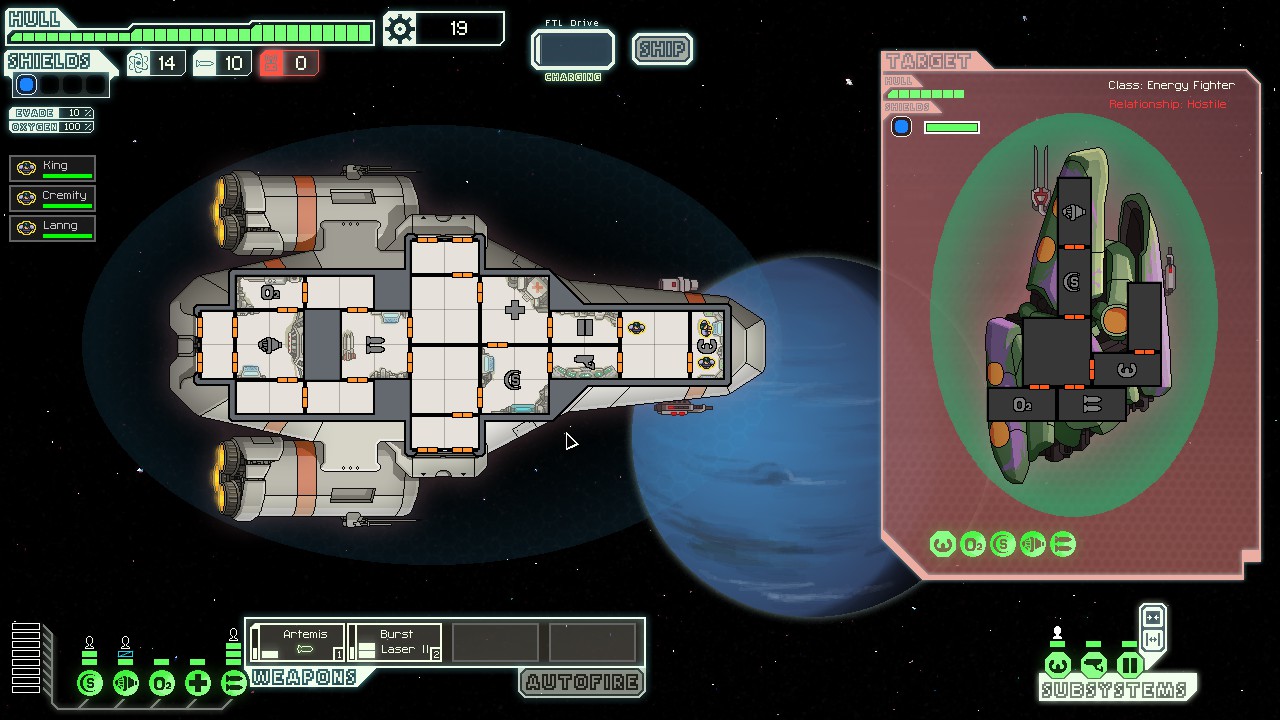Click the weapons system power icon
Viewport: 1280px width, 720px height.
click(x=234, y=683)
